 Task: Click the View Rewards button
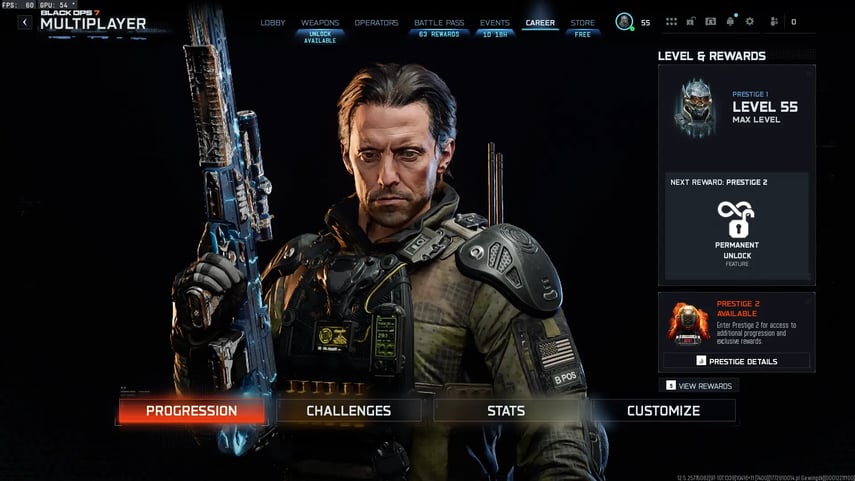[699, 386]
